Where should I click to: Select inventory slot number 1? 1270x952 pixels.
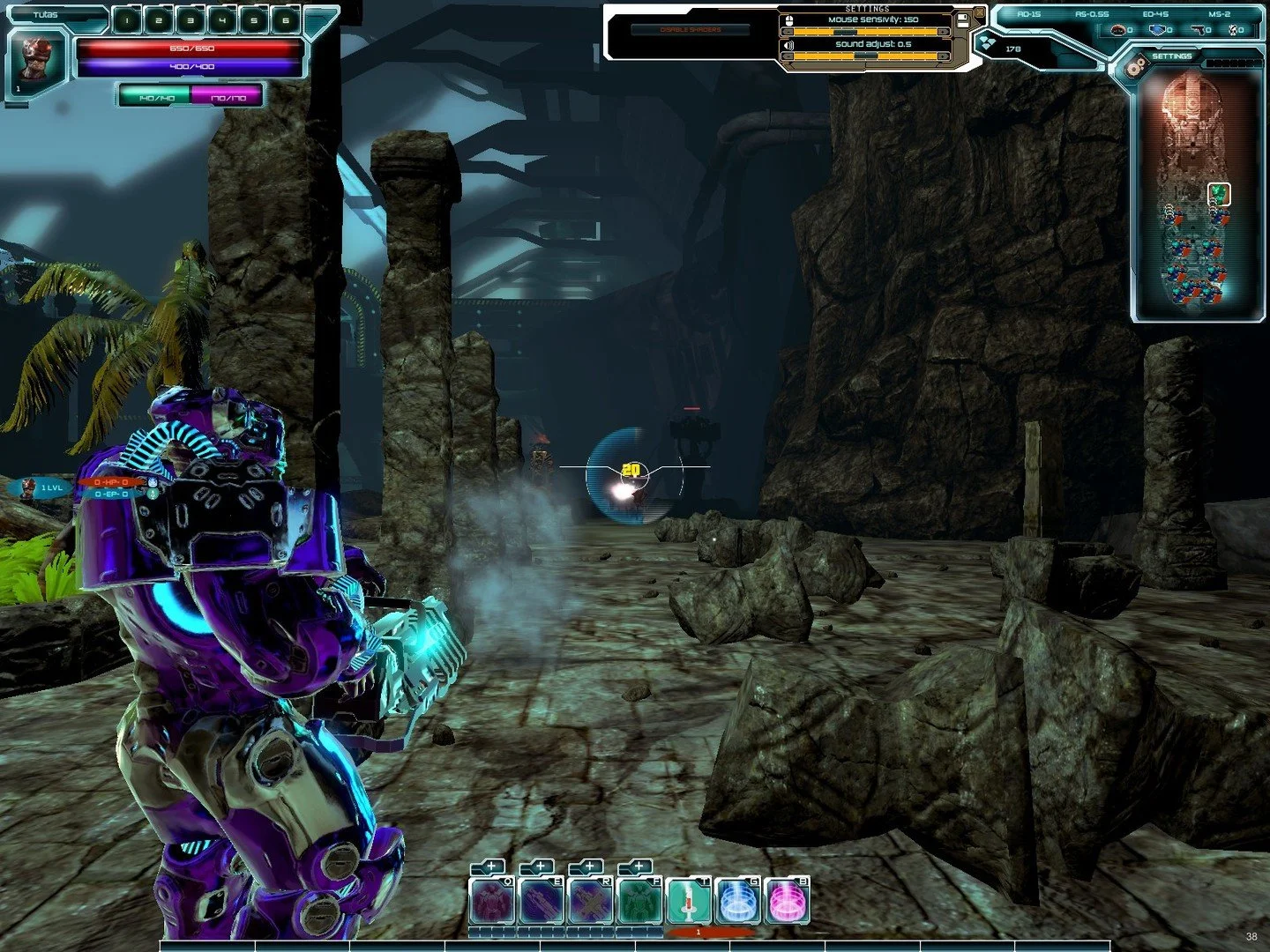pos(127,20)
